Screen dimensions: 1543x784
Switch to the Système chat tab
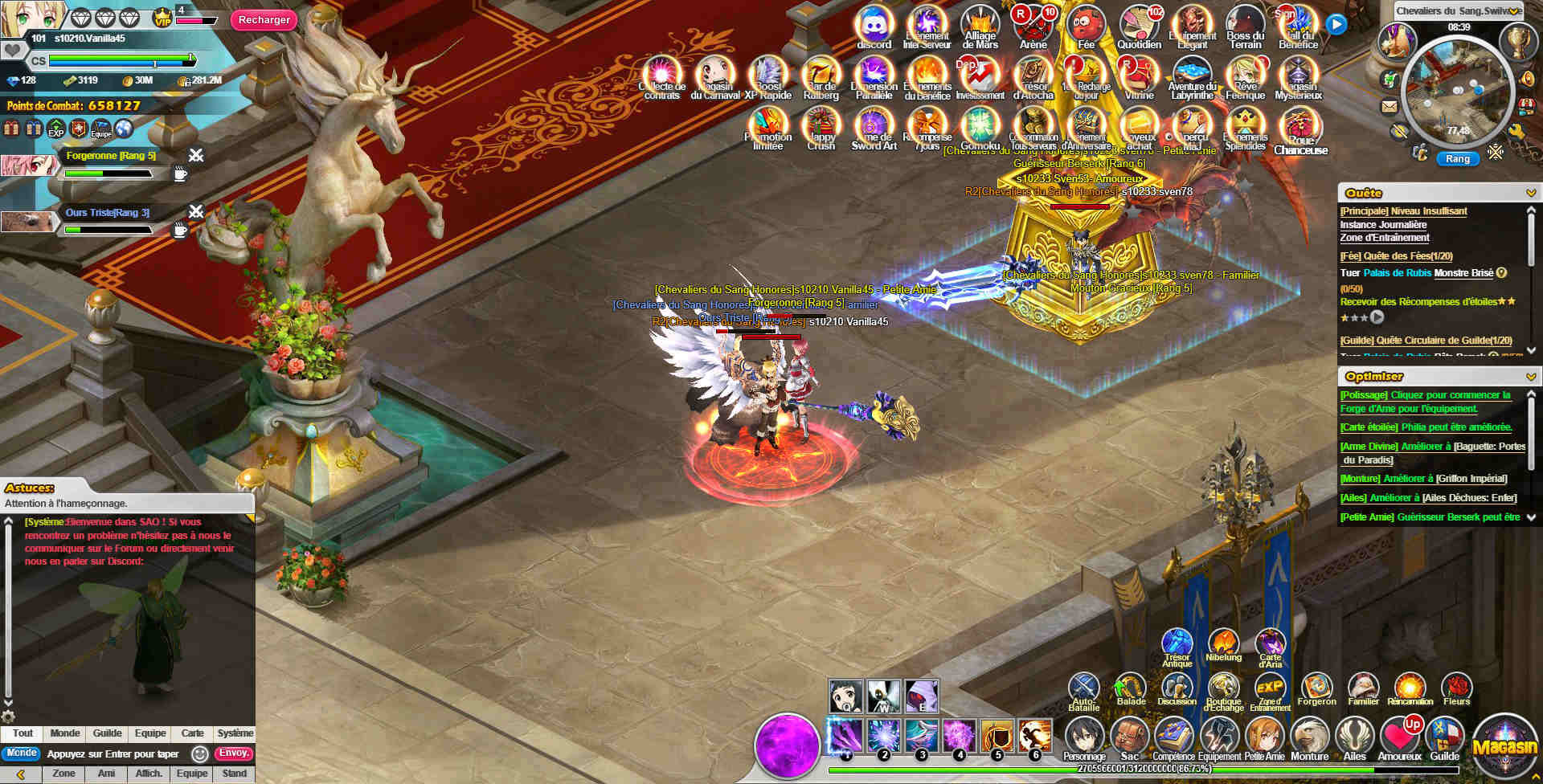coord(234,733)
